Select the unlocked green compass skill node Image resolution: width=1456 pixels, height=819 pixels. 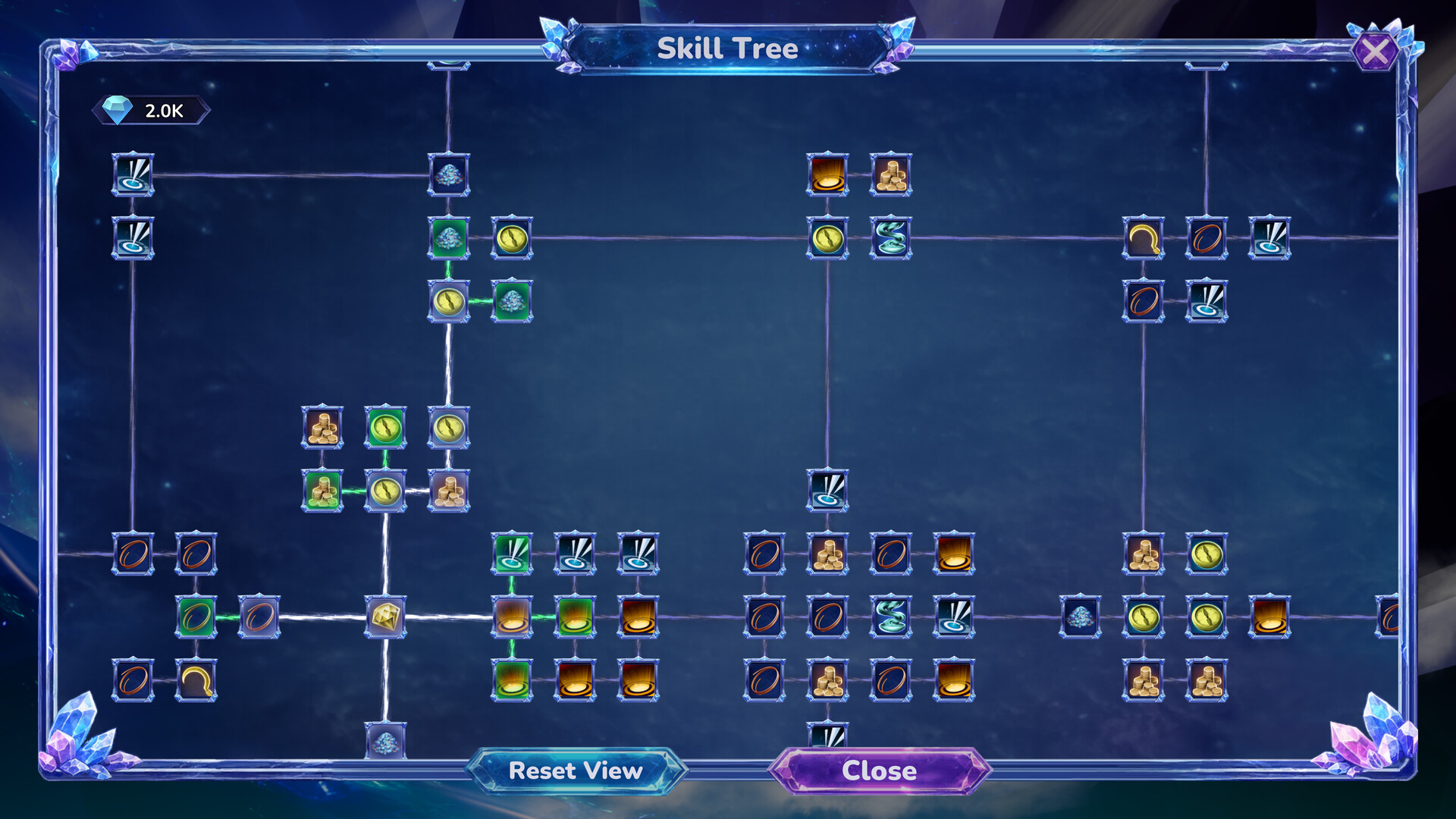click(386, 425)
